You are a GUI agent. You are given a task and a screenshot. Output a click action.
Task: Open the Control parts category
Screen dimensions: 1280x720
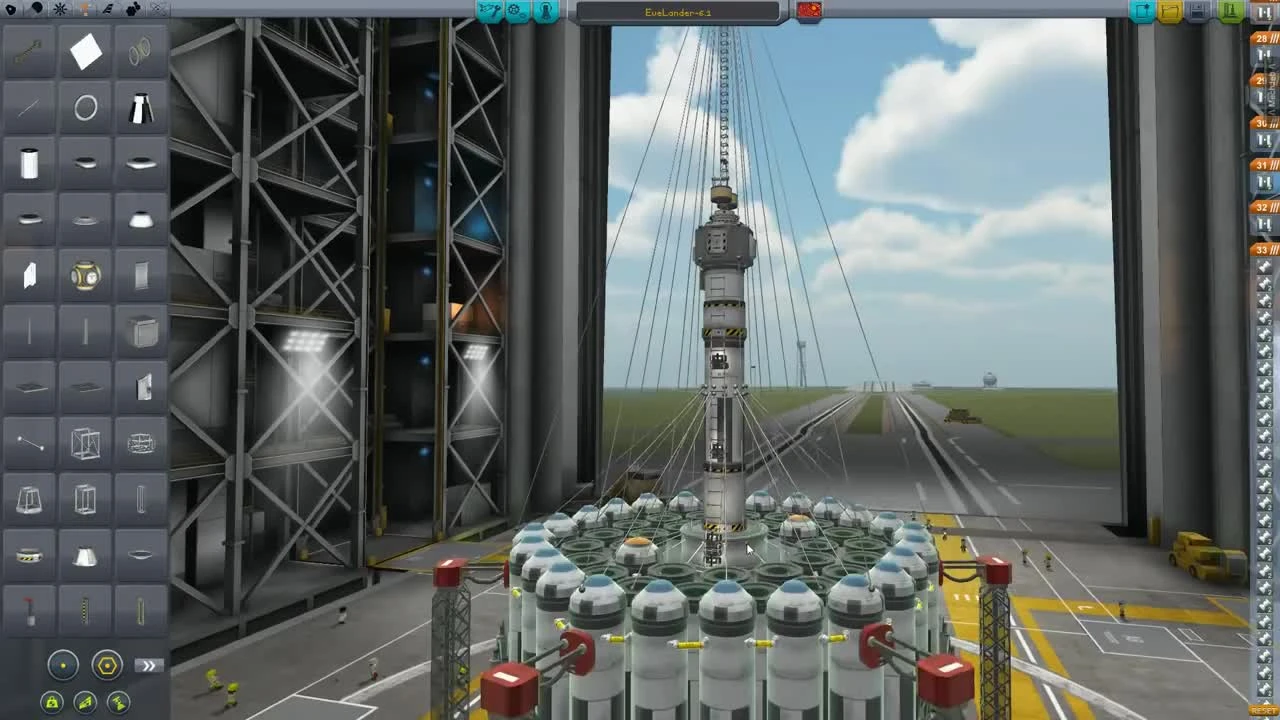62,10
